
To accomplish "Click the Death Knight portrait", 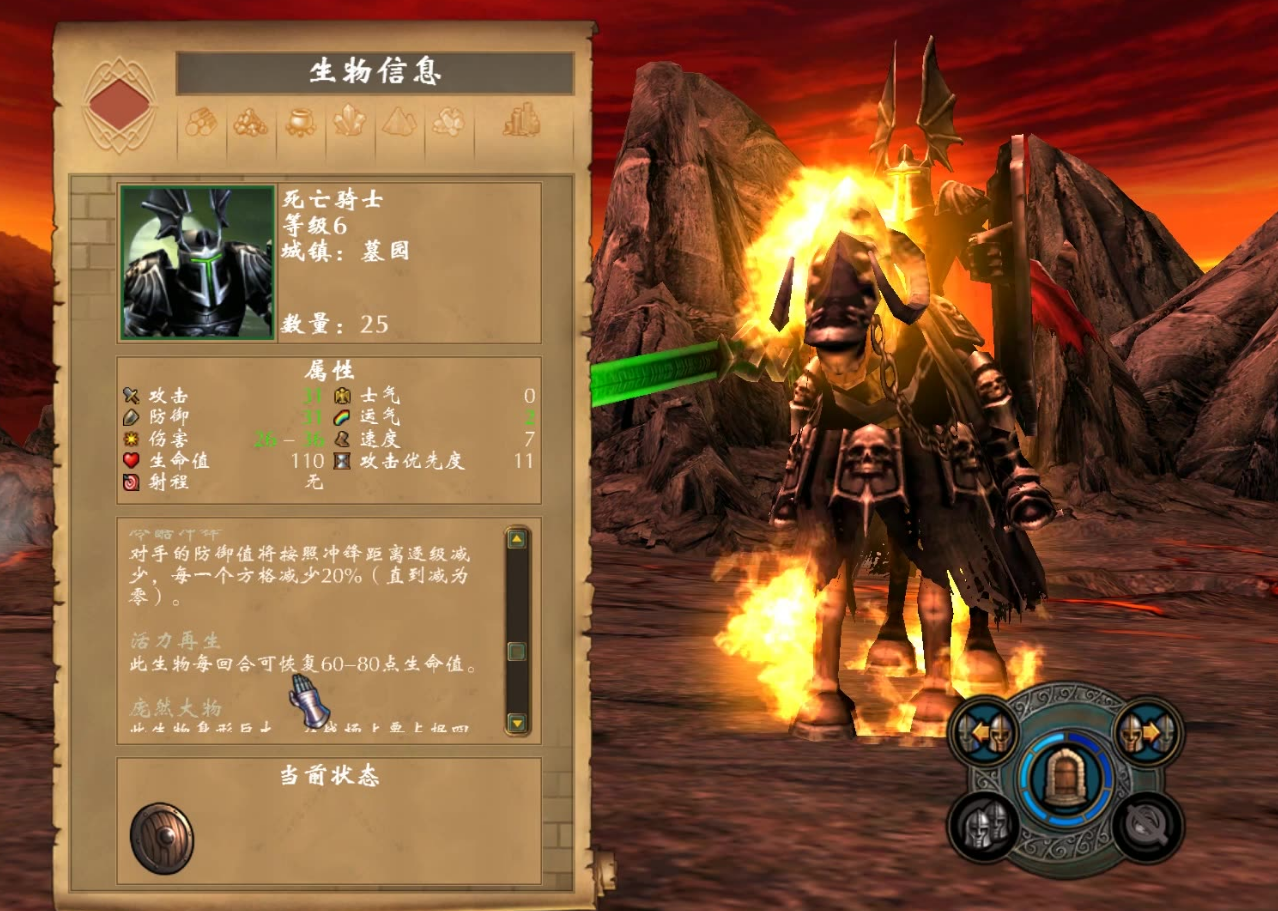I will click(x=197, y=262).
